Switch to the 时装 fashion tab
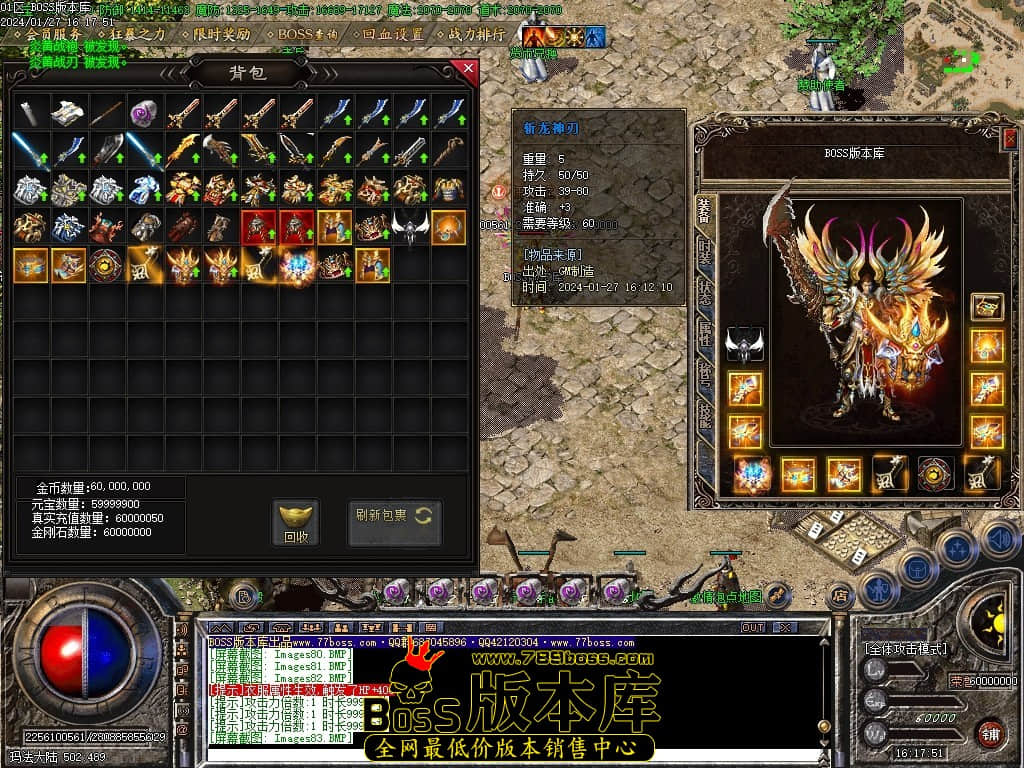Image resolution: width=1024 pixels, height=768 pixels. [x=705, y=250]
